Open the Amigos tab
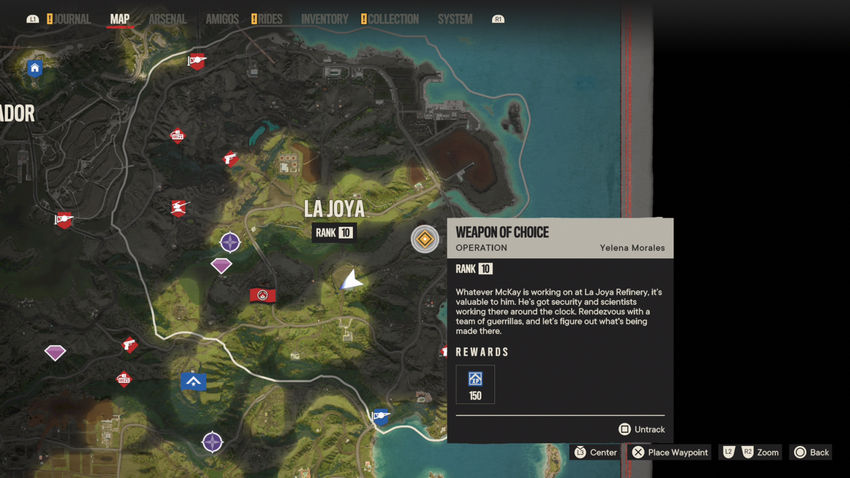Image resolution: width=850 pixels, height=478 pixels. point(222,19)
